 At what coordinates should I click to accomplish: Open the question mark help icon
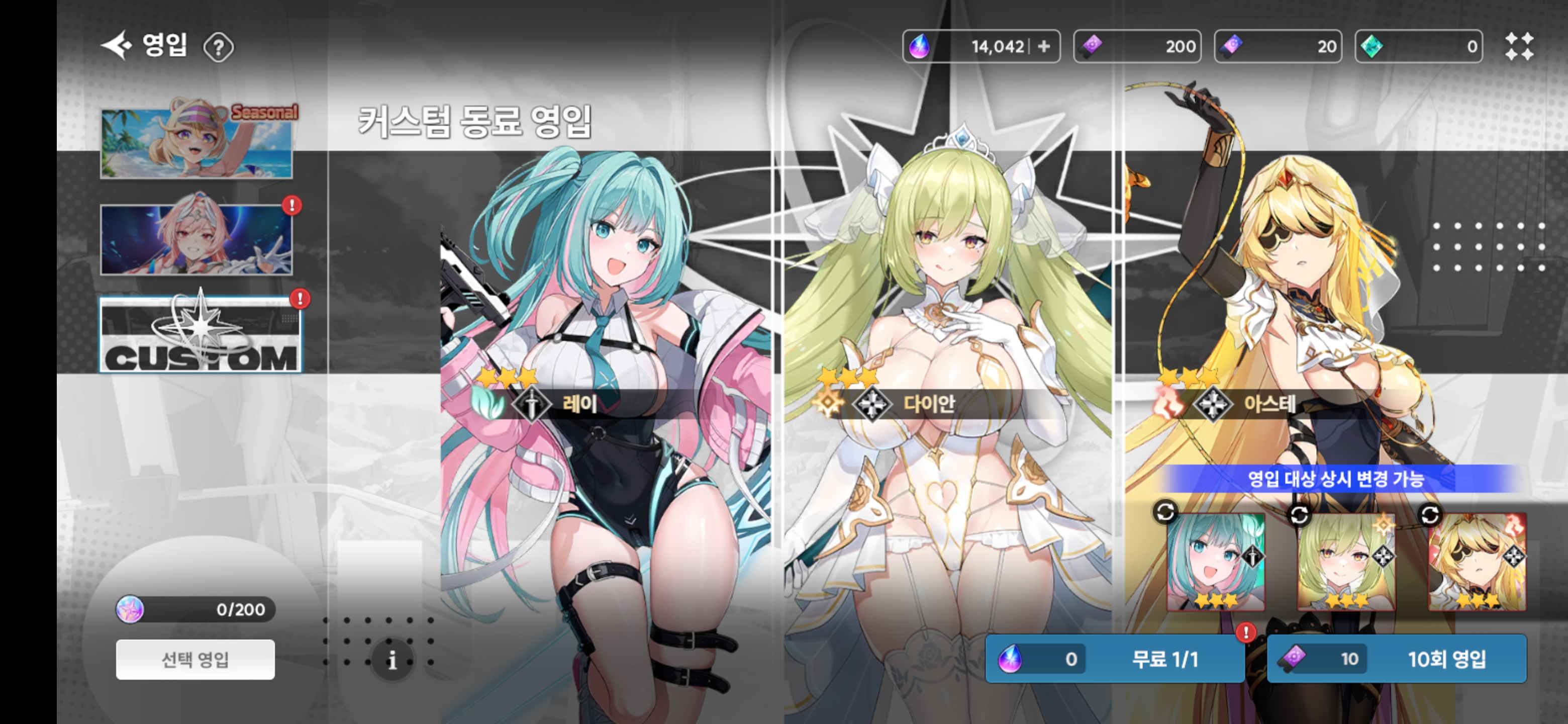[218, 47]
